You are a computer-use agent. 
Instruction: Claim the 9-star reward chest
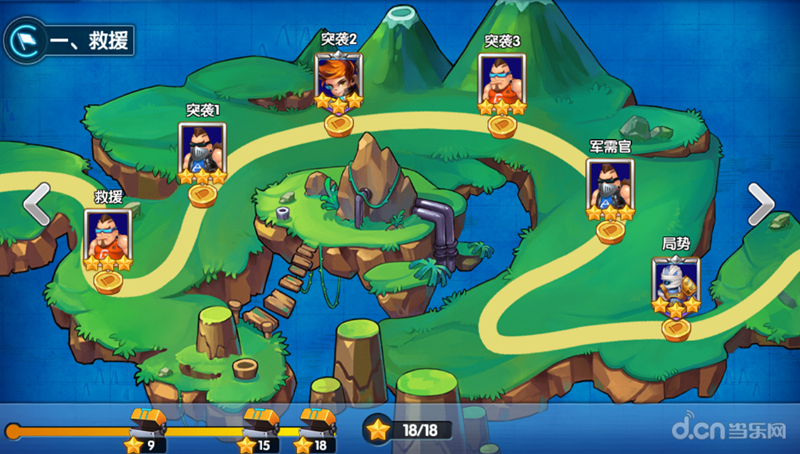(x=149, y=420)
